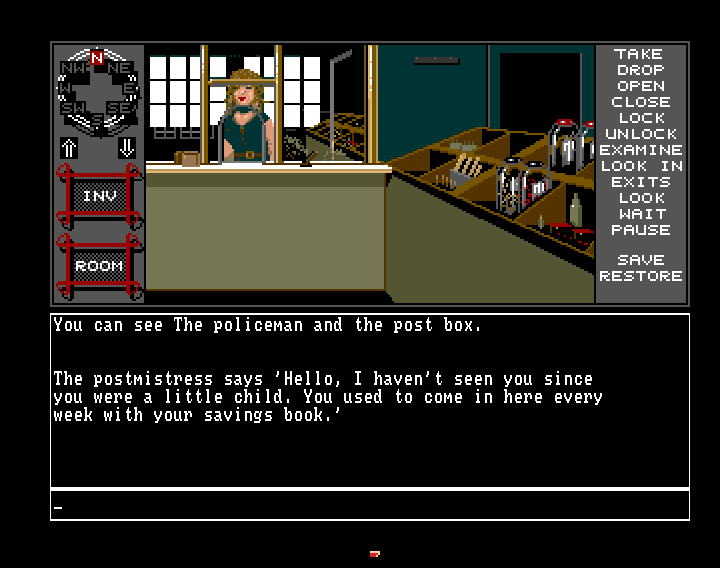This screenshot has width=720, height=568.
Task: Show available EXITS
Action: [640, 182]
